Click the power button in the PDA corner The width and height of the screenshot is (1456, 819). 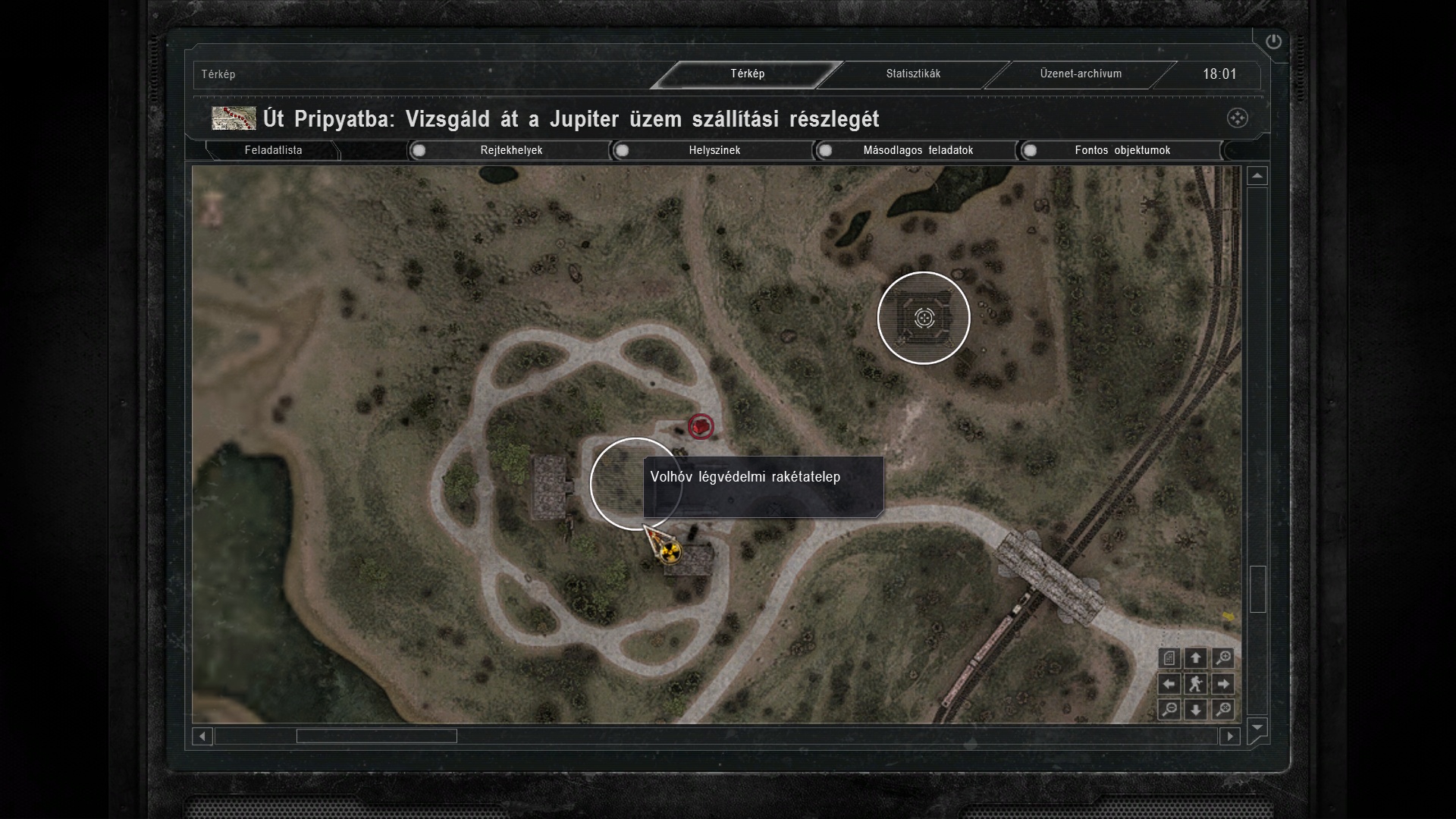[x=1273, y=42]
